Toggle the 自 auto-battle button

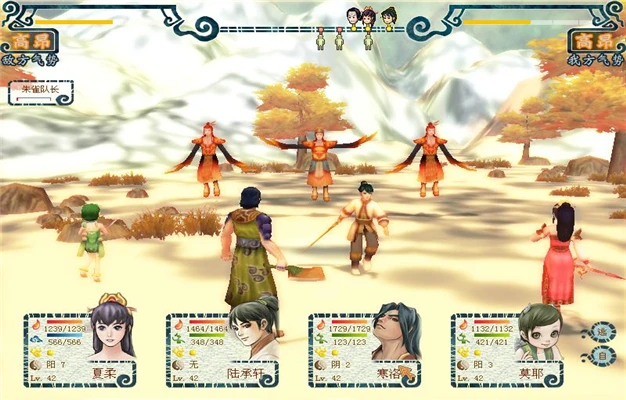click(x=603, y=355)
